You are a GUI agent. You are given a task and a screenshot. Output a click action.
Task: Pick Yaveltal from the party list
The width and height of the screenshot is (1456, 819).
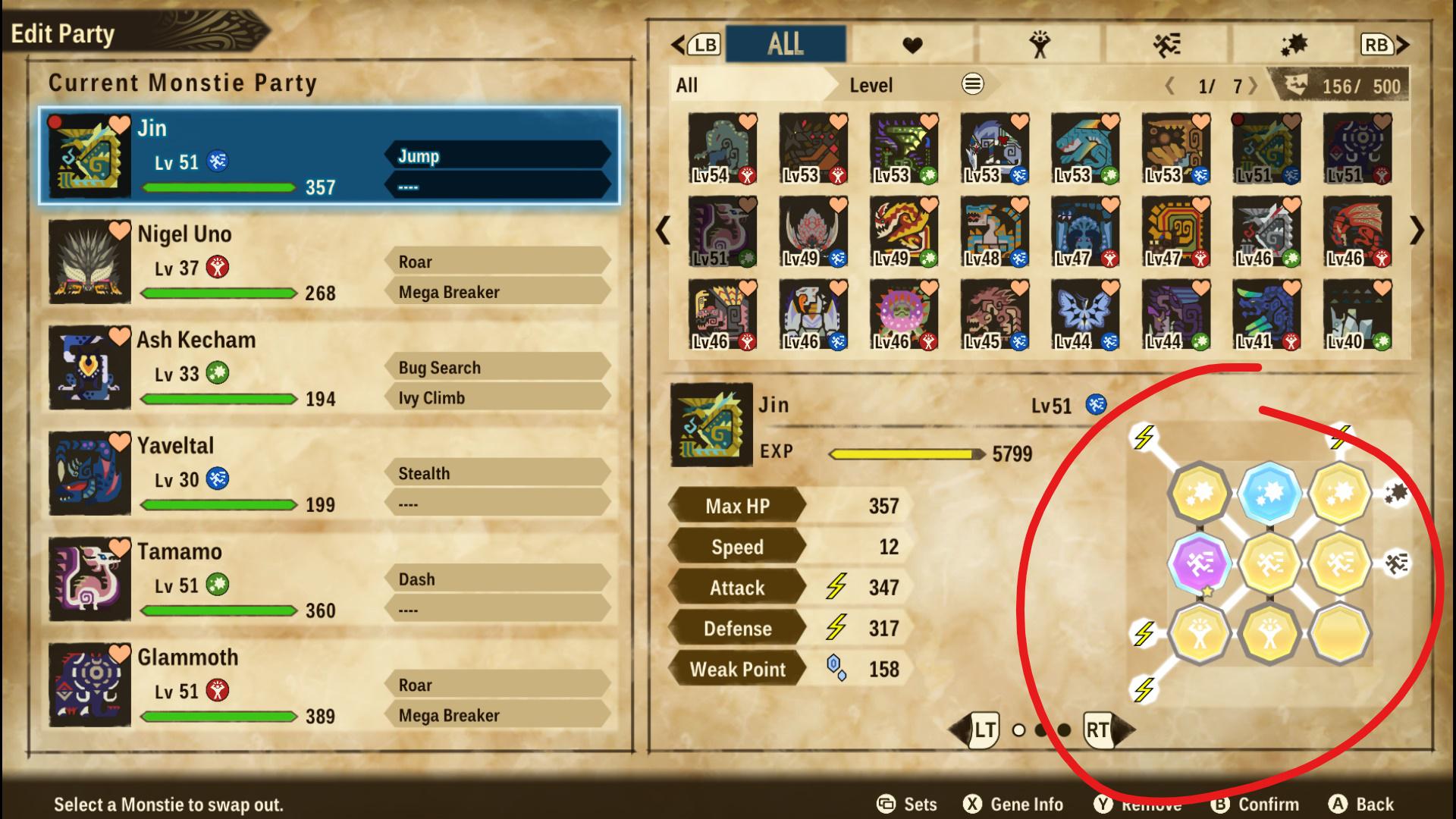[x=330, y=474]
